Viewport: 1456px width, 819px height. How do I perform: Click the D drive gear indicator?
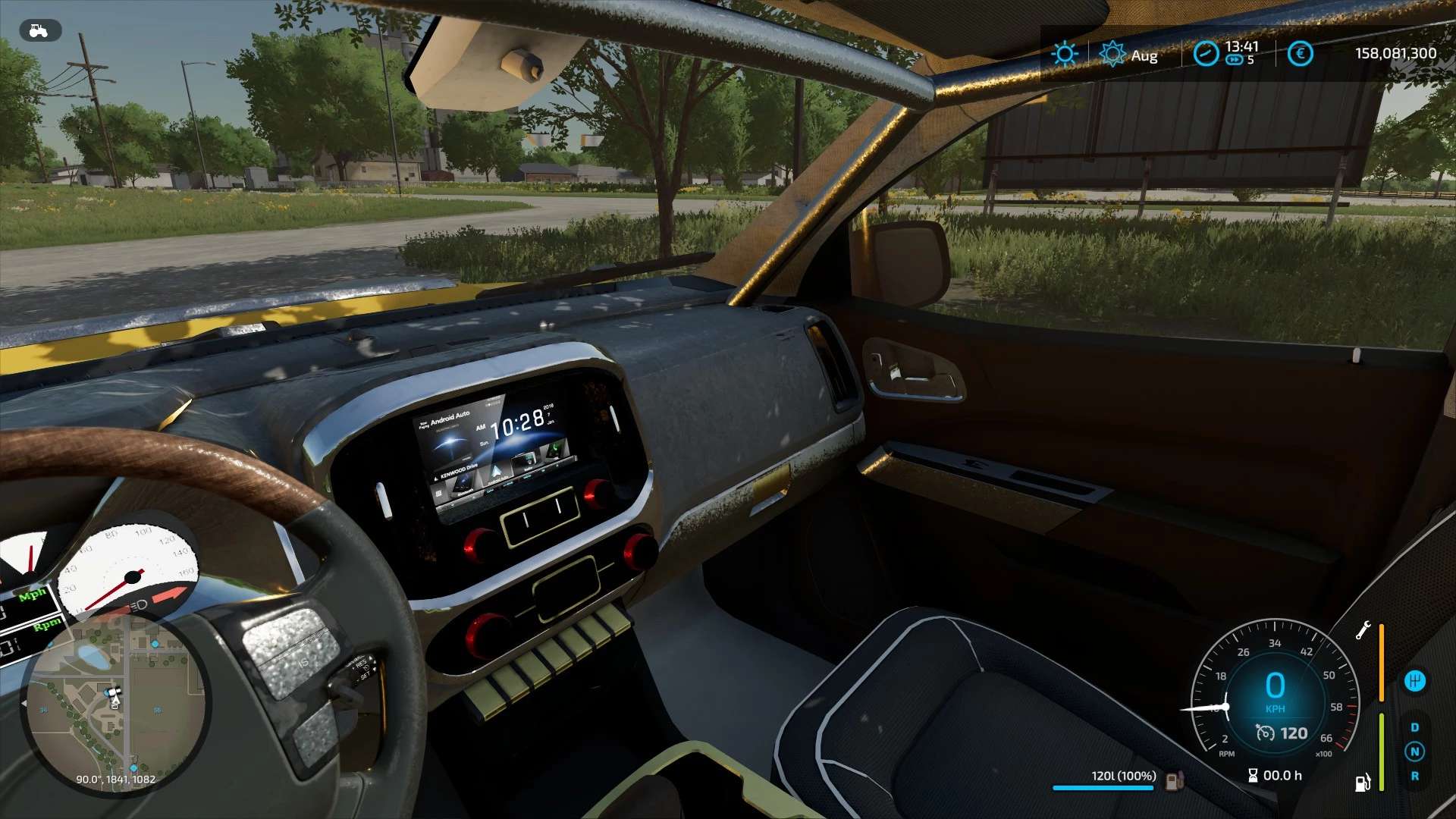[1414, 727]
